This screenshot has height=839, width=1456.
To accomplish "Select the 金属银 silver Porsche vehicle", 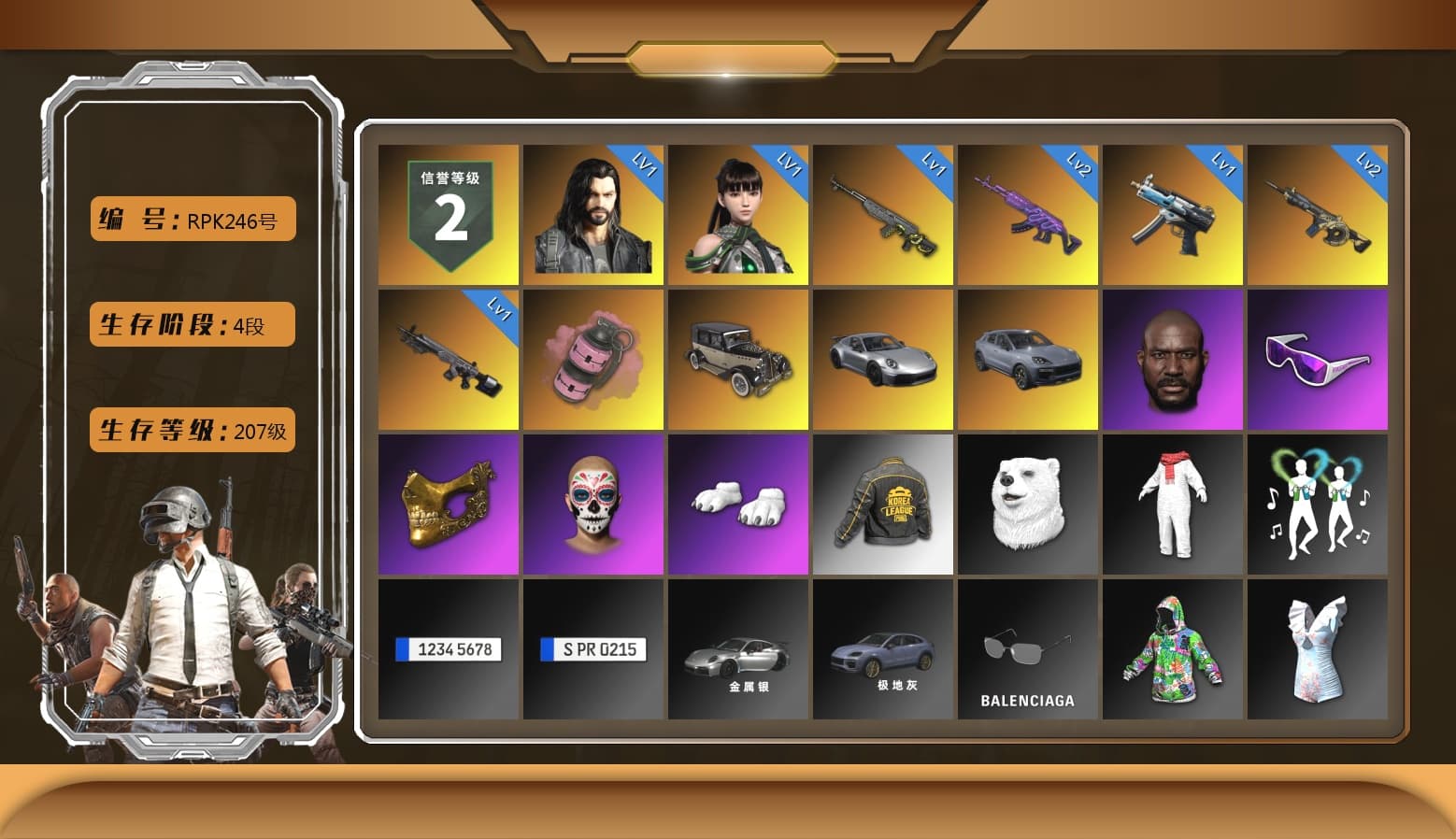I will coord(738,649).
